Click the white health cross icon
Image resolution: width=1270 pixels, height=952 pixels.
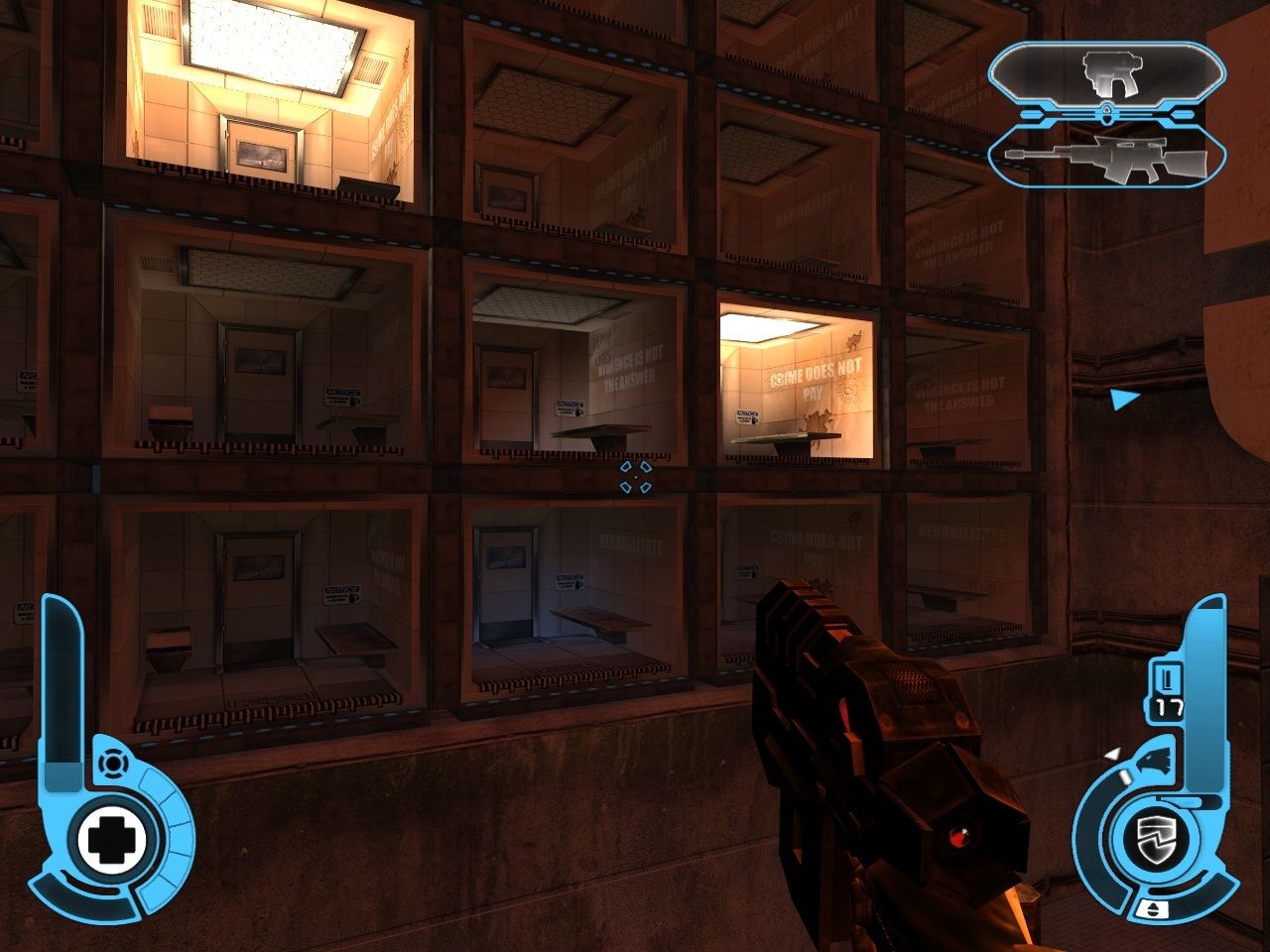tap(112, 840)
